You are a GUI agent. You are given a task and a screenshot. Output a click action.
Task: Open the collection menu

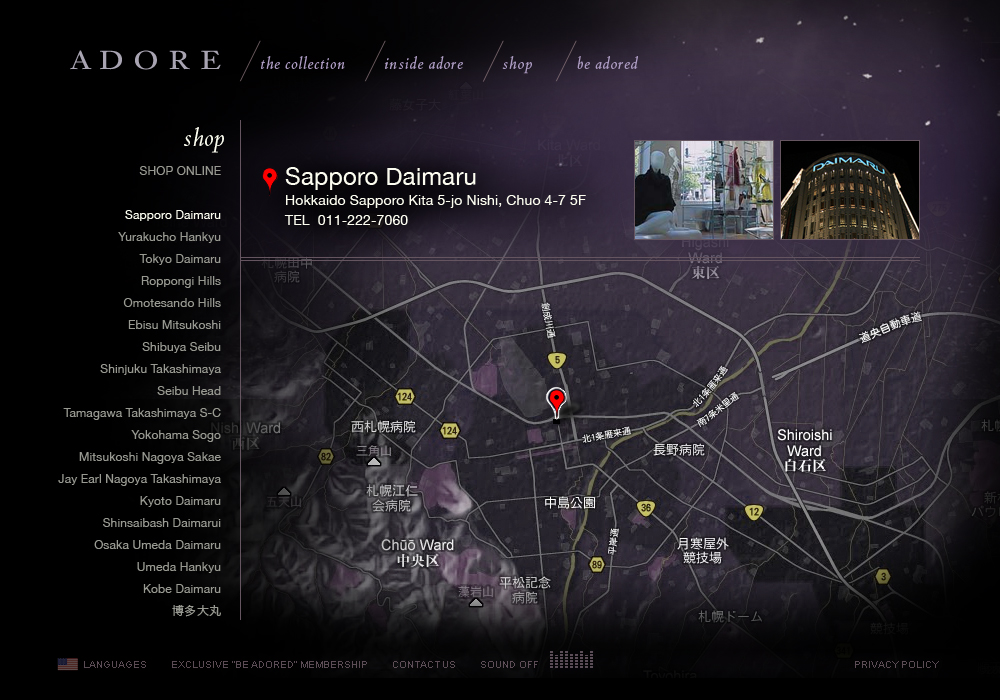pyautogui.click(x=302, y=64)
